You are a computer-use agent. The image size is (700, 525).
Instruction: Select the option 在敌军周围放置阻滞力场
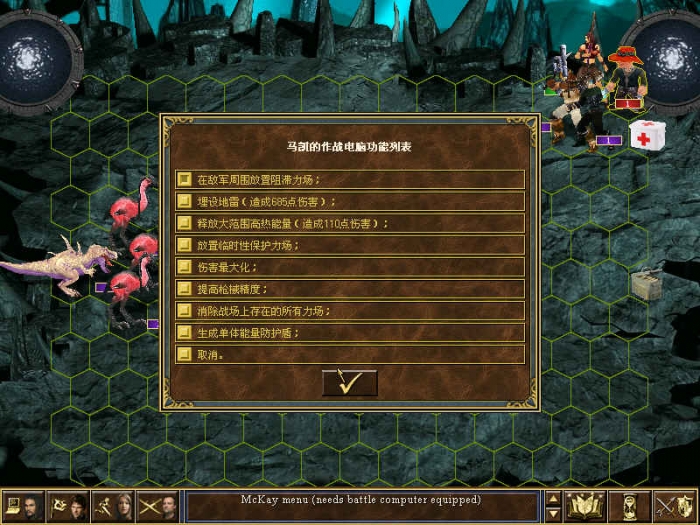350,180
